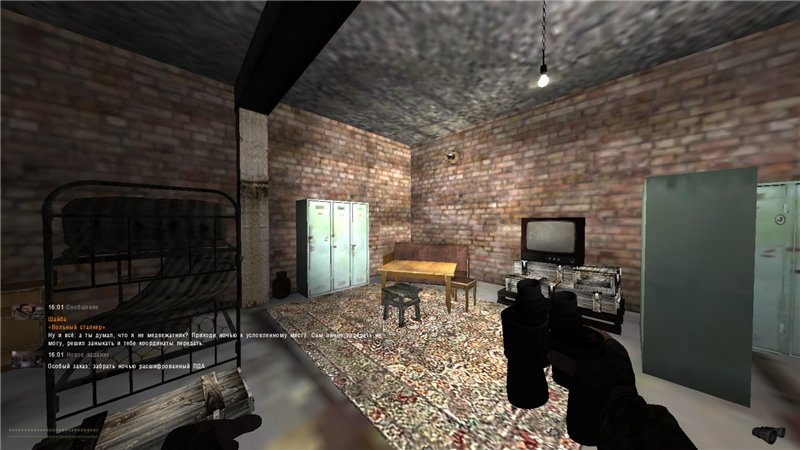Screen dimensions: 800x450
Task: Open the new task notification icon
Action: [22, 359]
